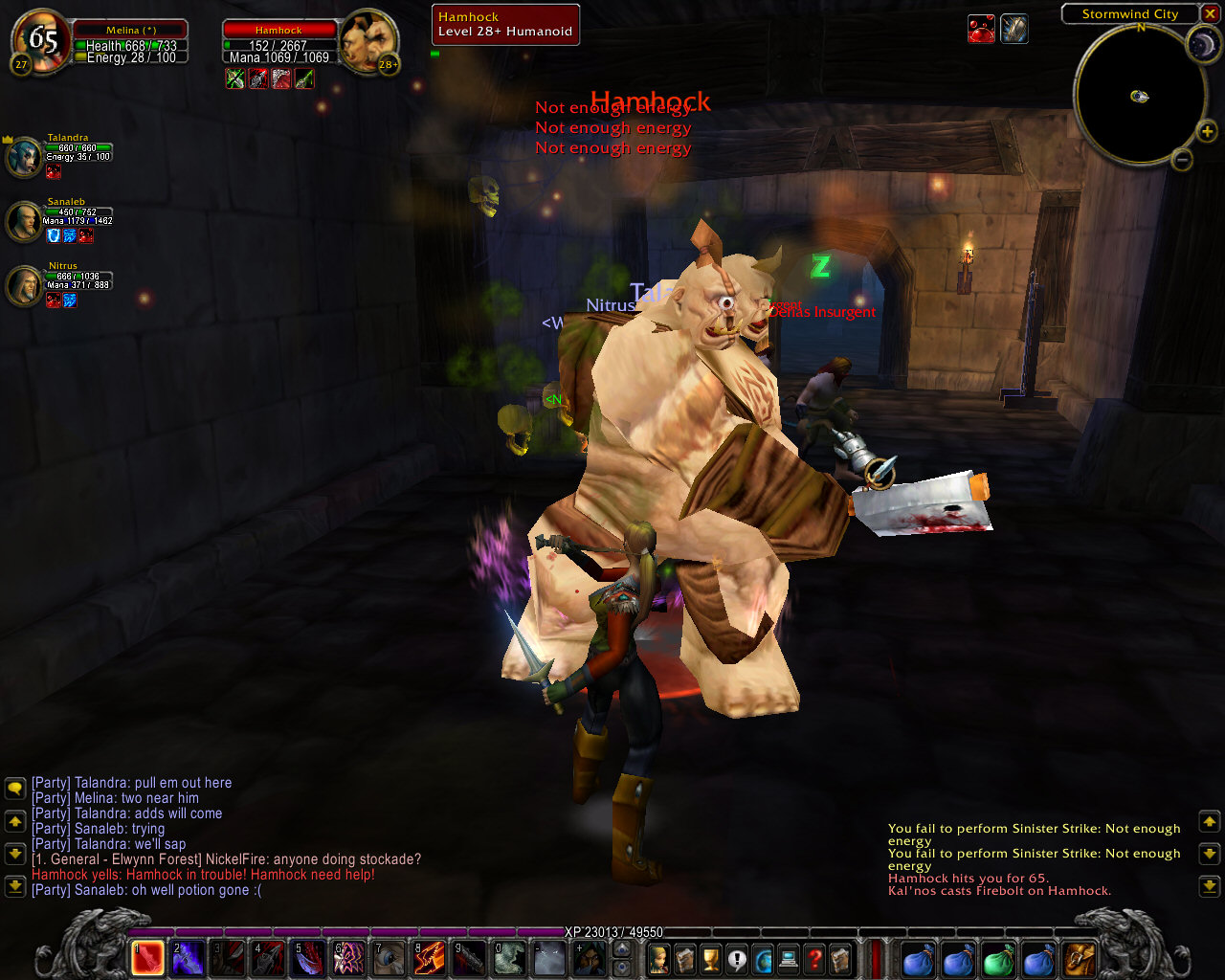Viewport: 1225px width, 980px height.
Task: Open the quest log exclamation button
Action: pyautogui.click(x=737, y=958)
